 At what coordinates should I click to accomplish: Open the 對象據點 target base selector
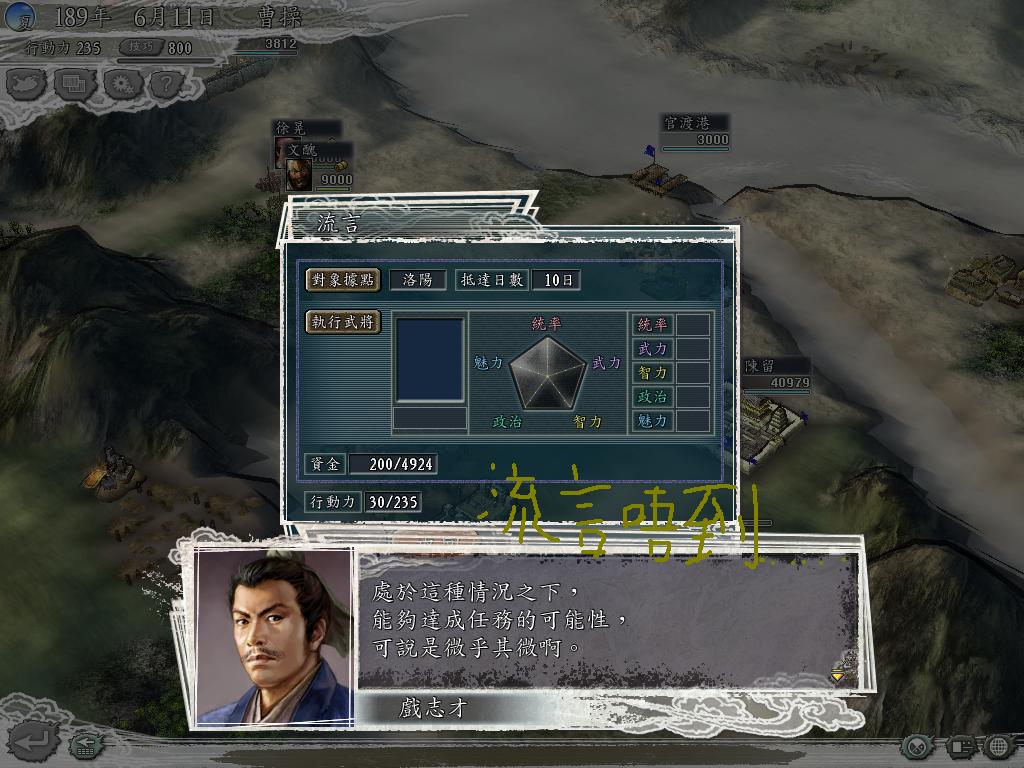pyautogui.click(x=343, y=280)
